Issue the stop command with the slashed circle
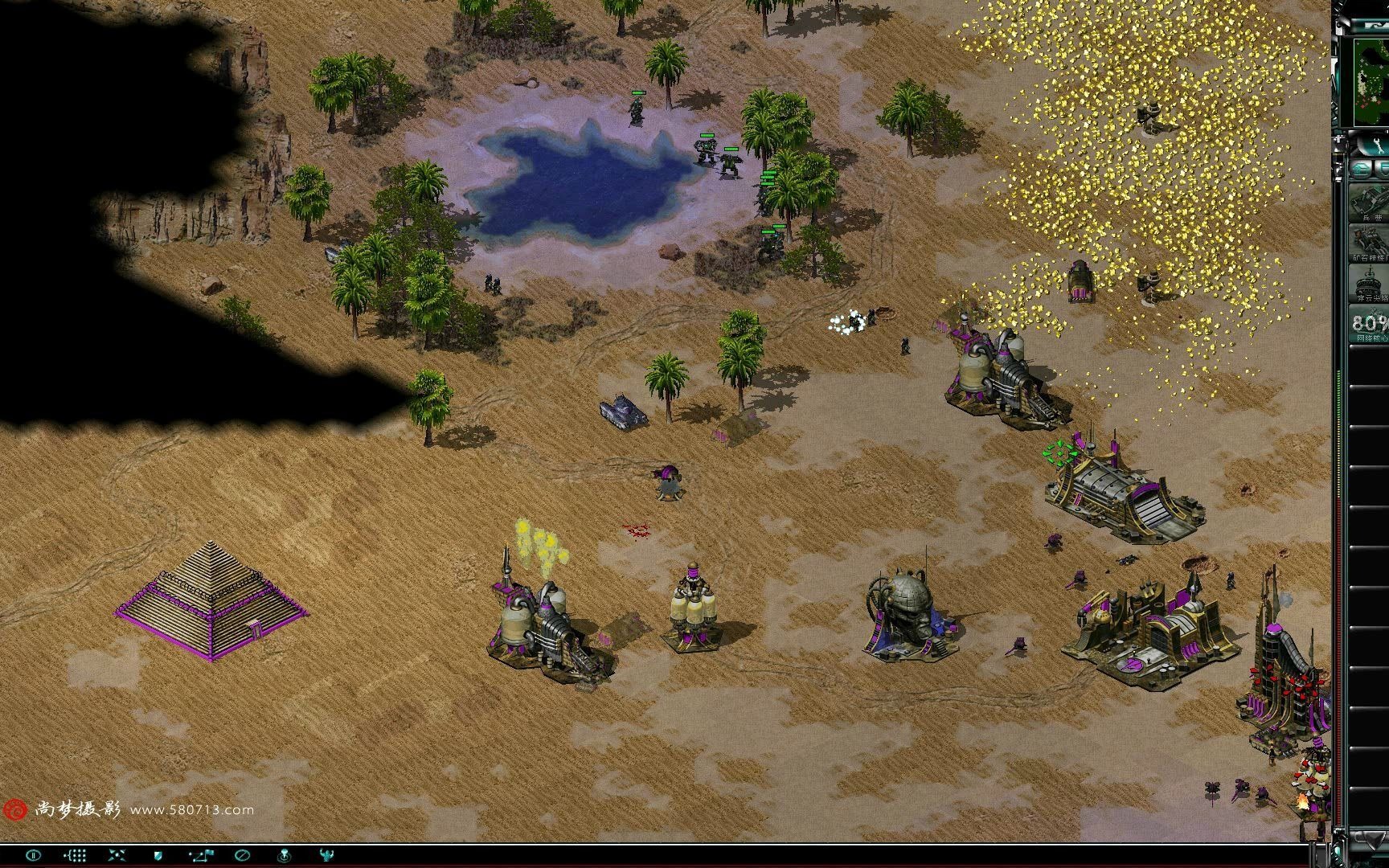Screen dimensions: 1389x868 point(242,855)
